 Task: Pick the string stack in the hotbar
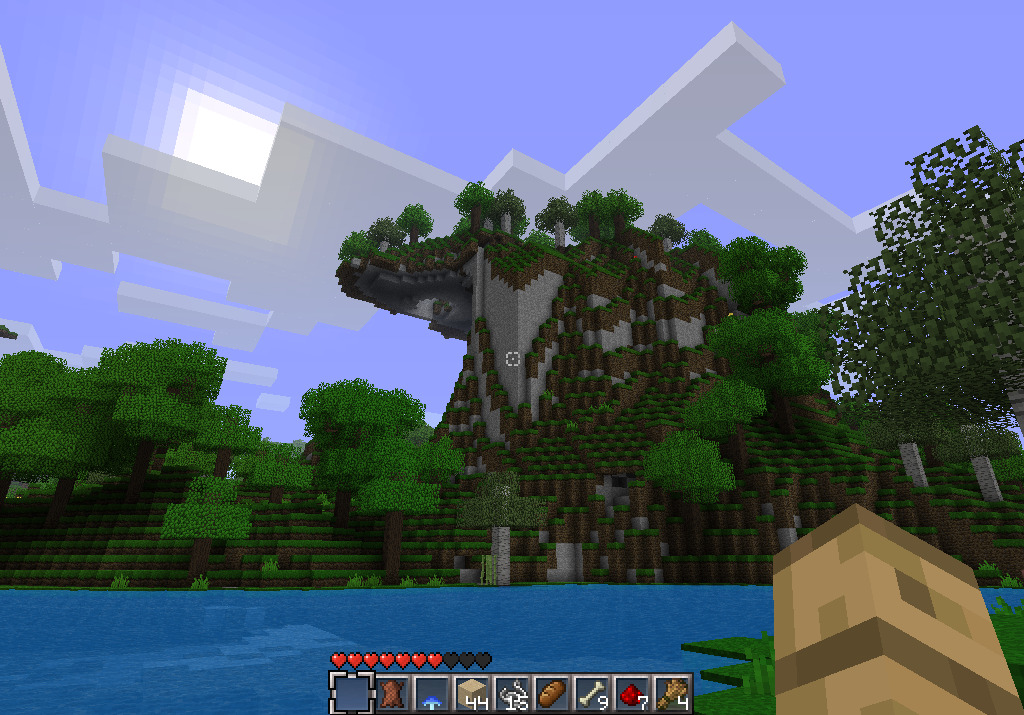pyautogui.click(x=511, y=692)
